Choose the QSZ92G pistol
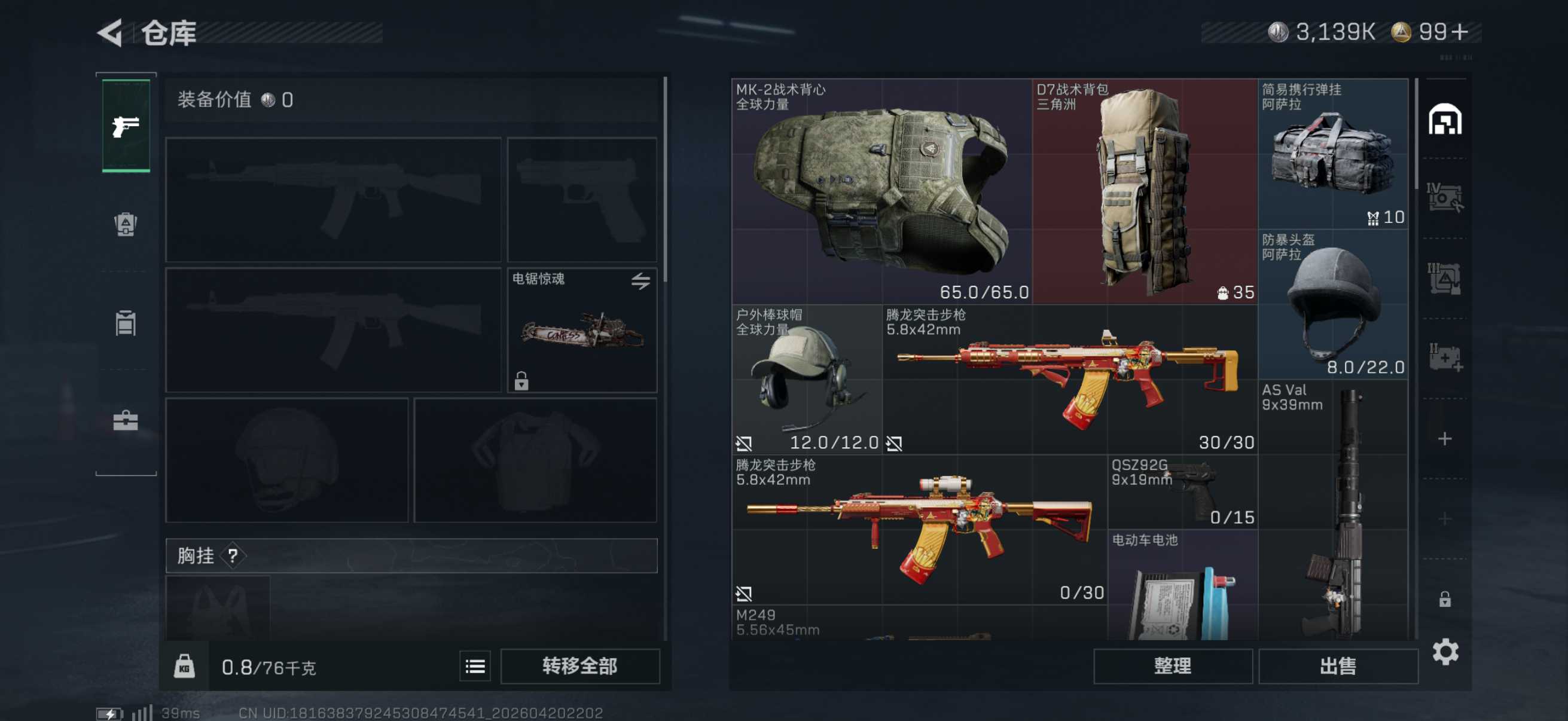1568x721 pixels. (1182, 491)
